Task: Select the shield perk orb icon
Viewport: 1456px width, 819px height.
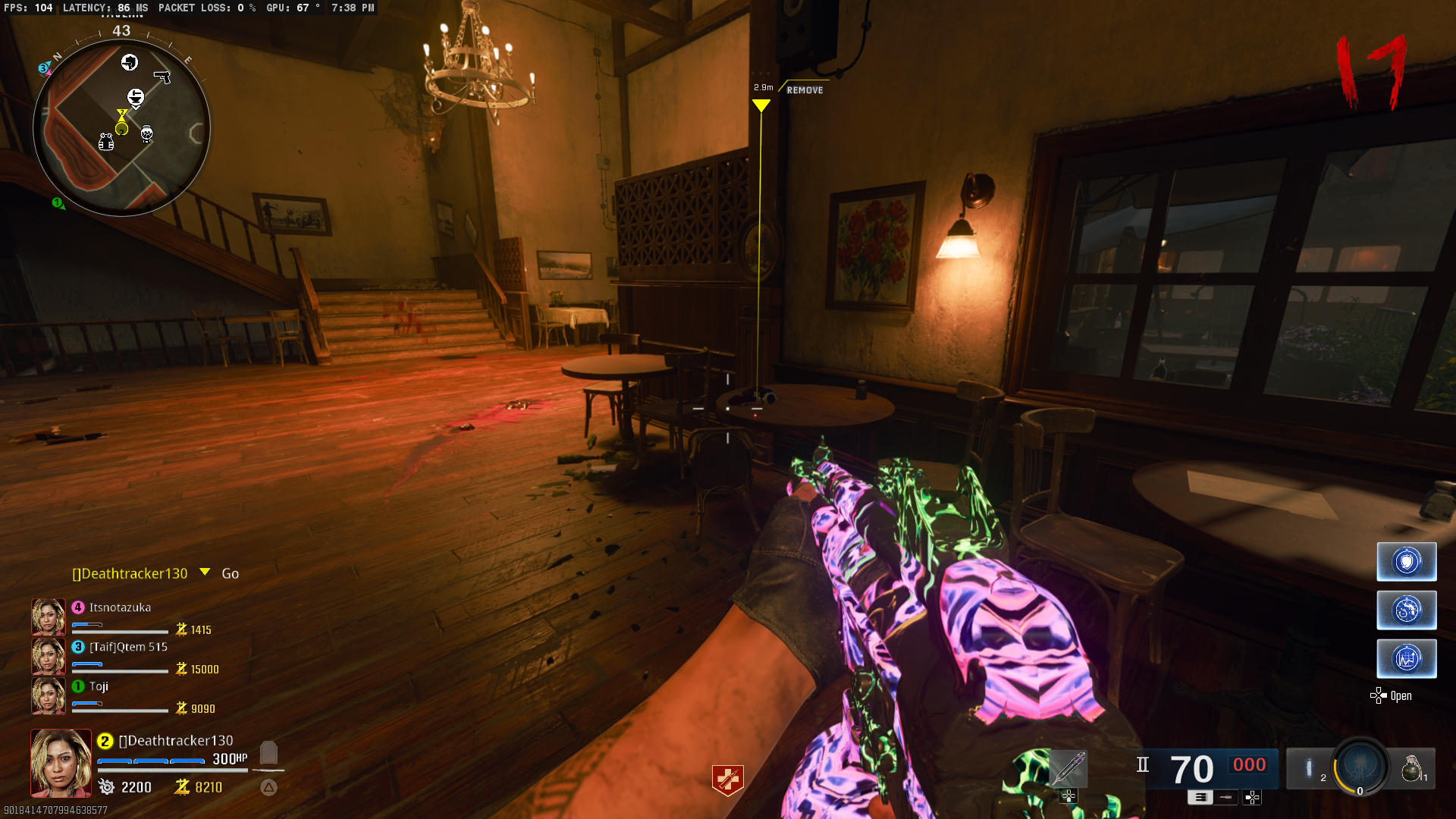Action: tap(1407, 561)
